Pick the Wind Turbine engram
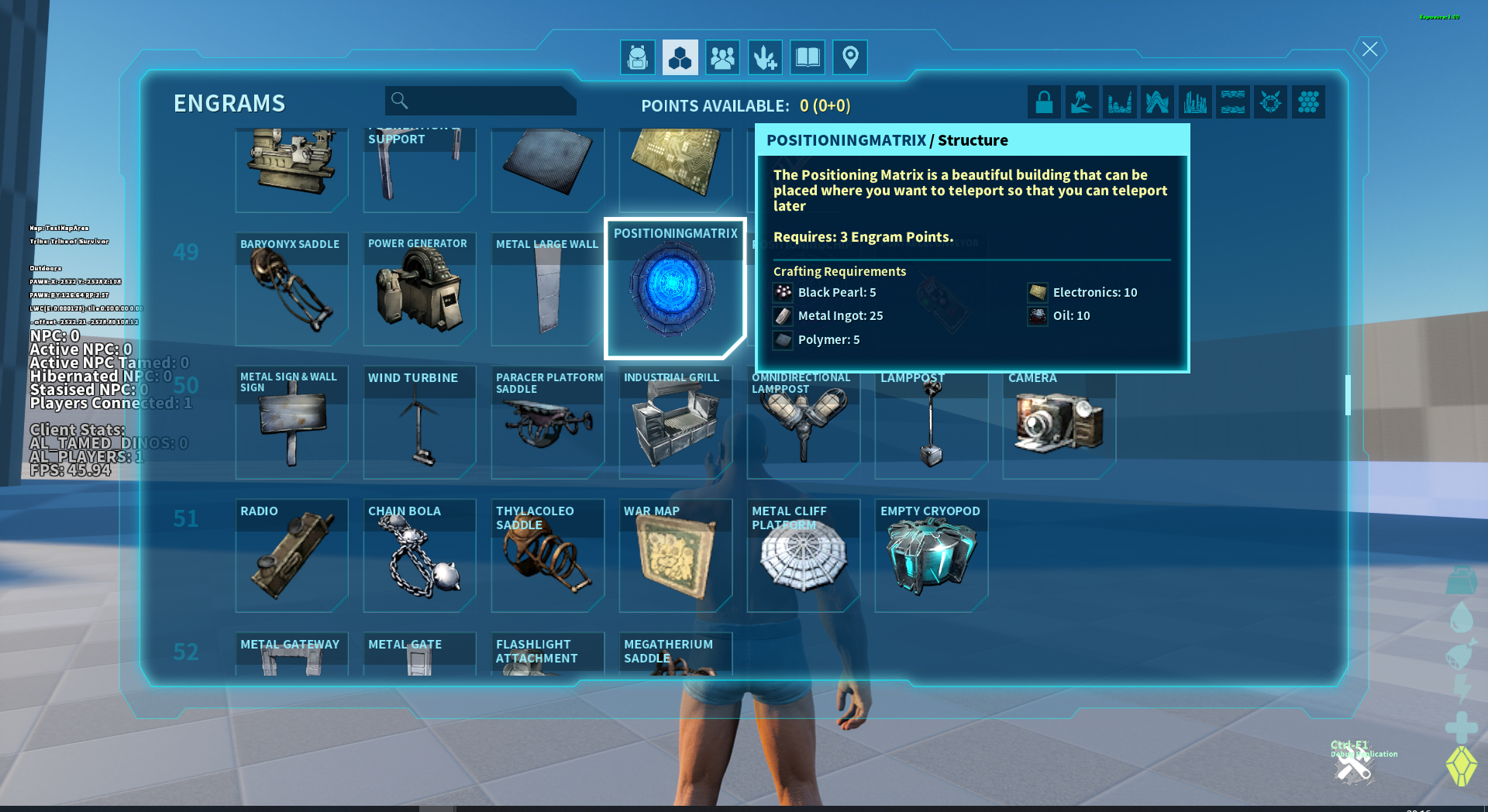The height and width of the screenshot is (812, 1488). click(x=419, y=422)
